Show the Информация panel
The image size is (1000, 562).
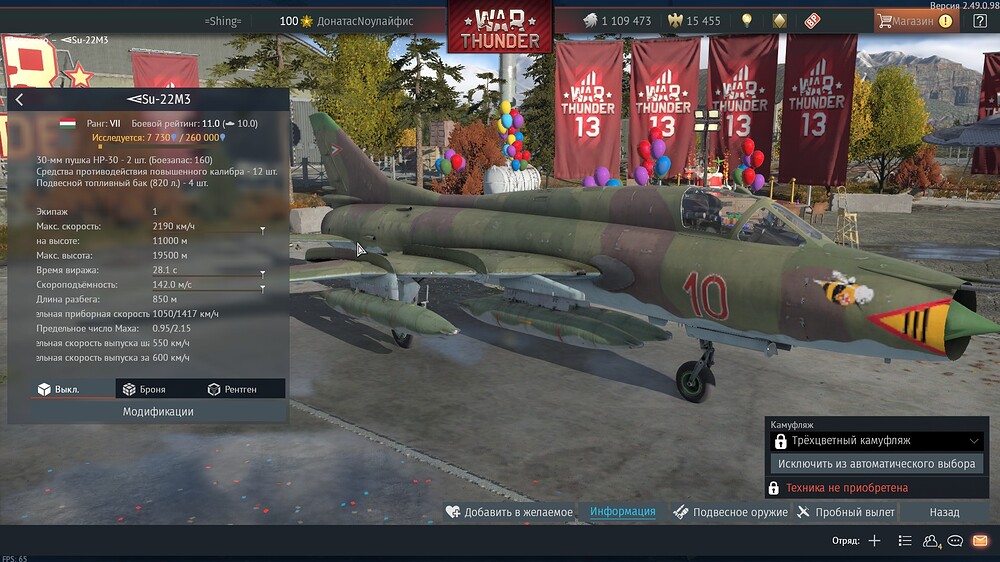point(622,512)
